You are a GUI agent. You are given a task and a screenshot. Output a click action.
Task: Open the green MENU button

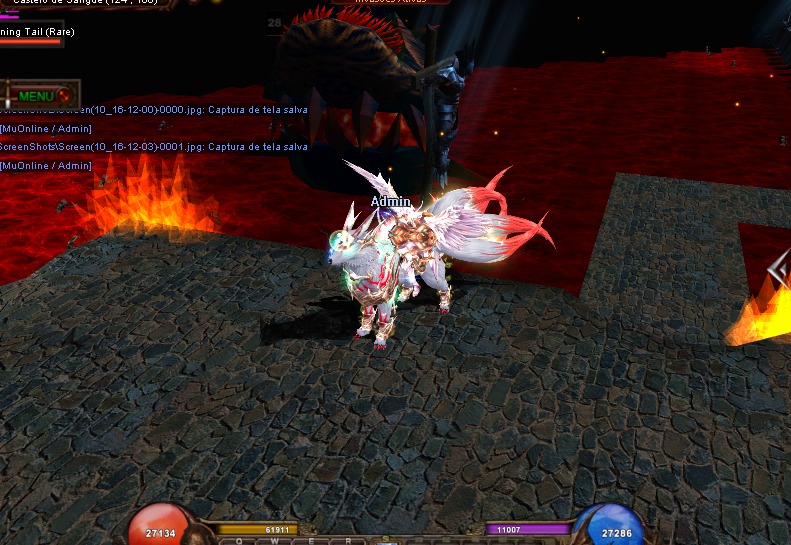[37, 96]
